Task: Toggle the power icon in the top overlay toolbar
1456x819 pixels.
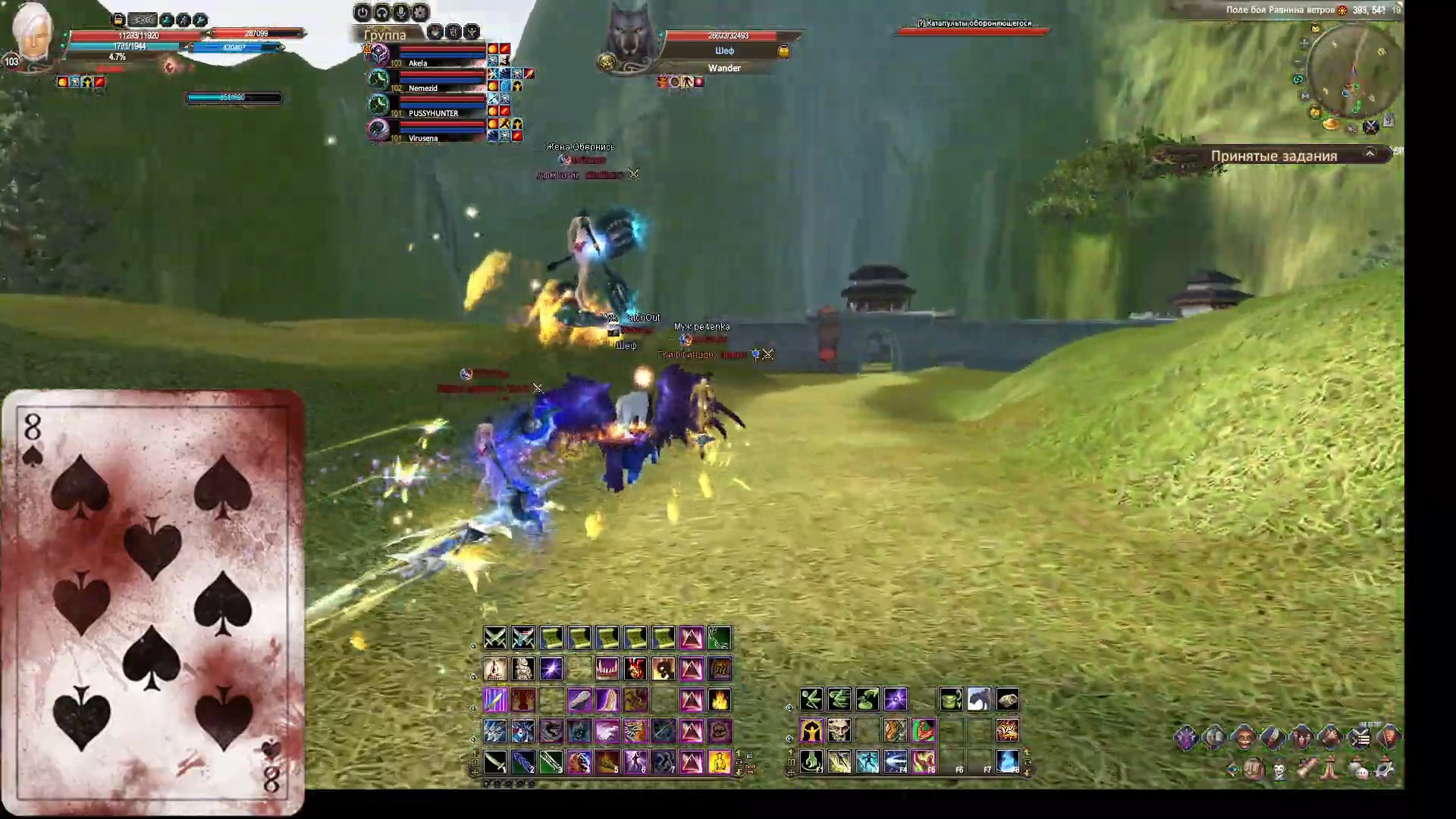Action: point(362,12)
